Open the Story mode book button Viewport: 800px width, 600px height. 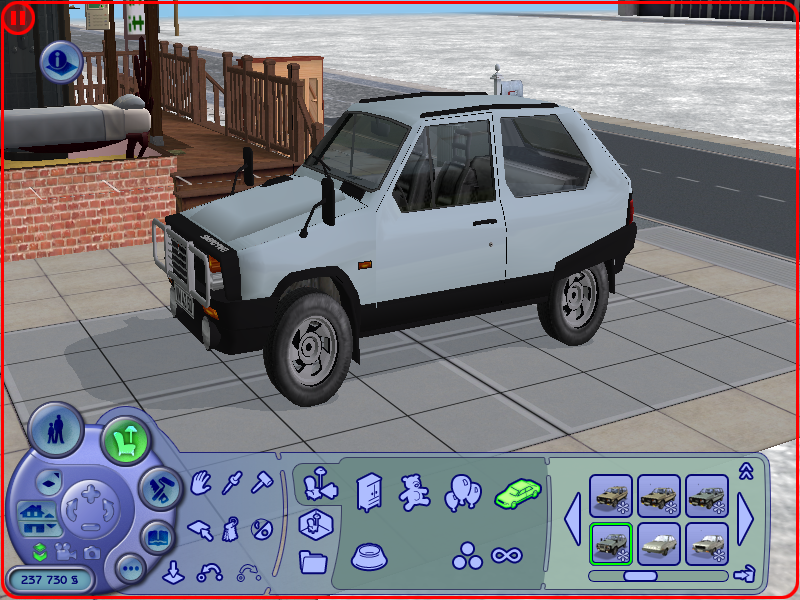click(158, 536)
